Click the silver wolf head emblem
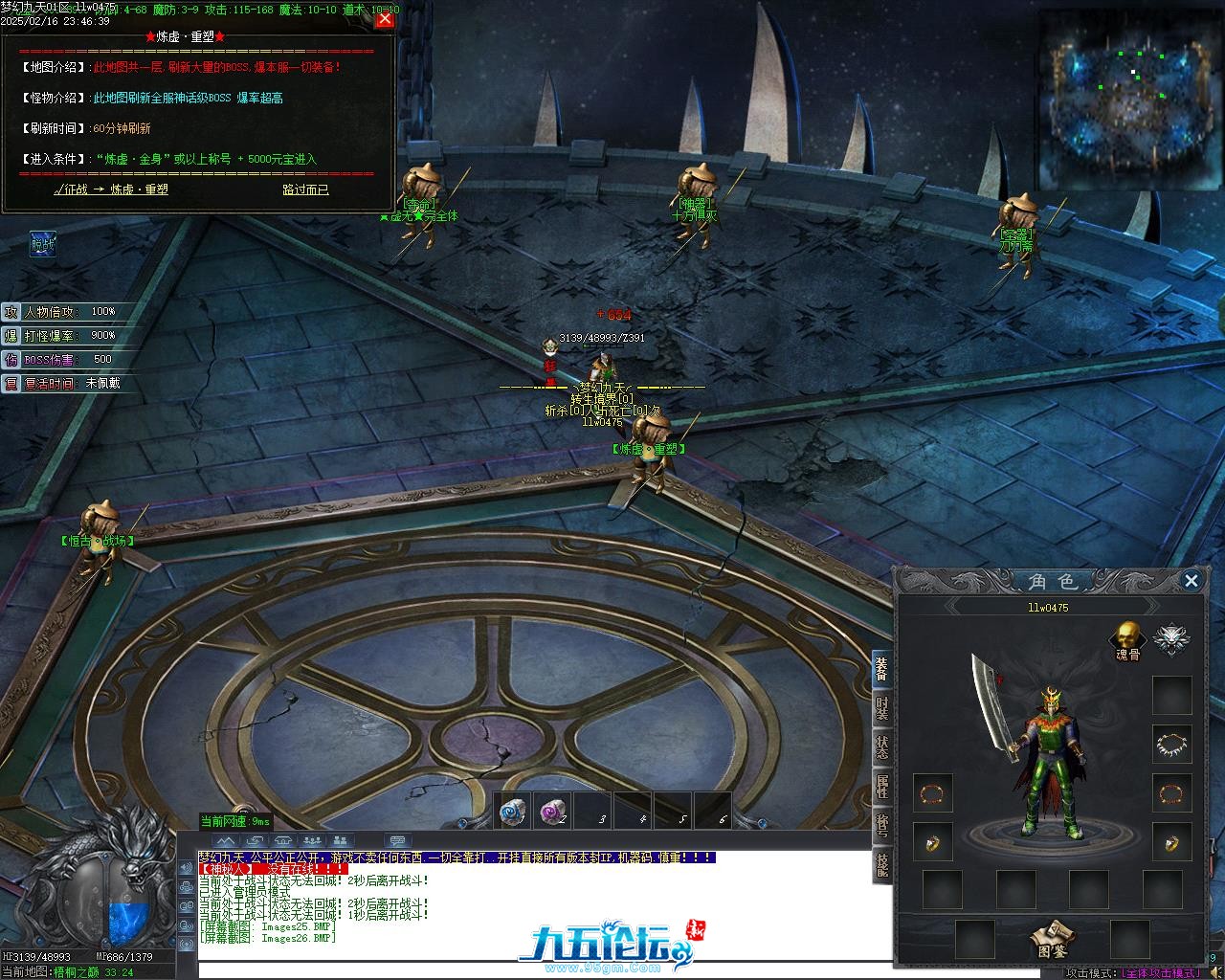Image resolution: width=1225 pixels, height=980 pixels. (x=1170, y=638)
